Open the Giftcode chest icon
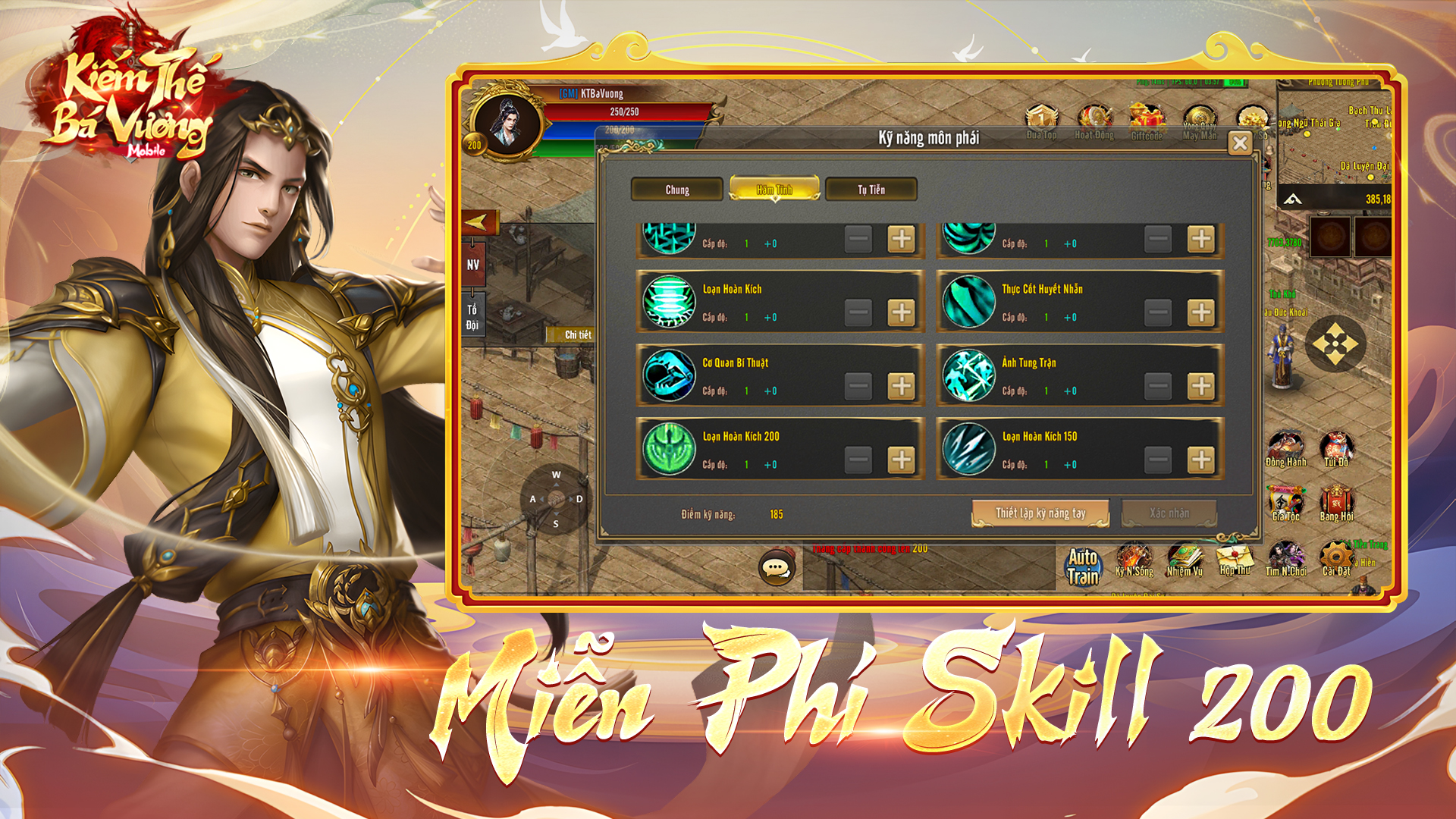This screenshot has height=819, width=1456. (x=1147, y=123)
